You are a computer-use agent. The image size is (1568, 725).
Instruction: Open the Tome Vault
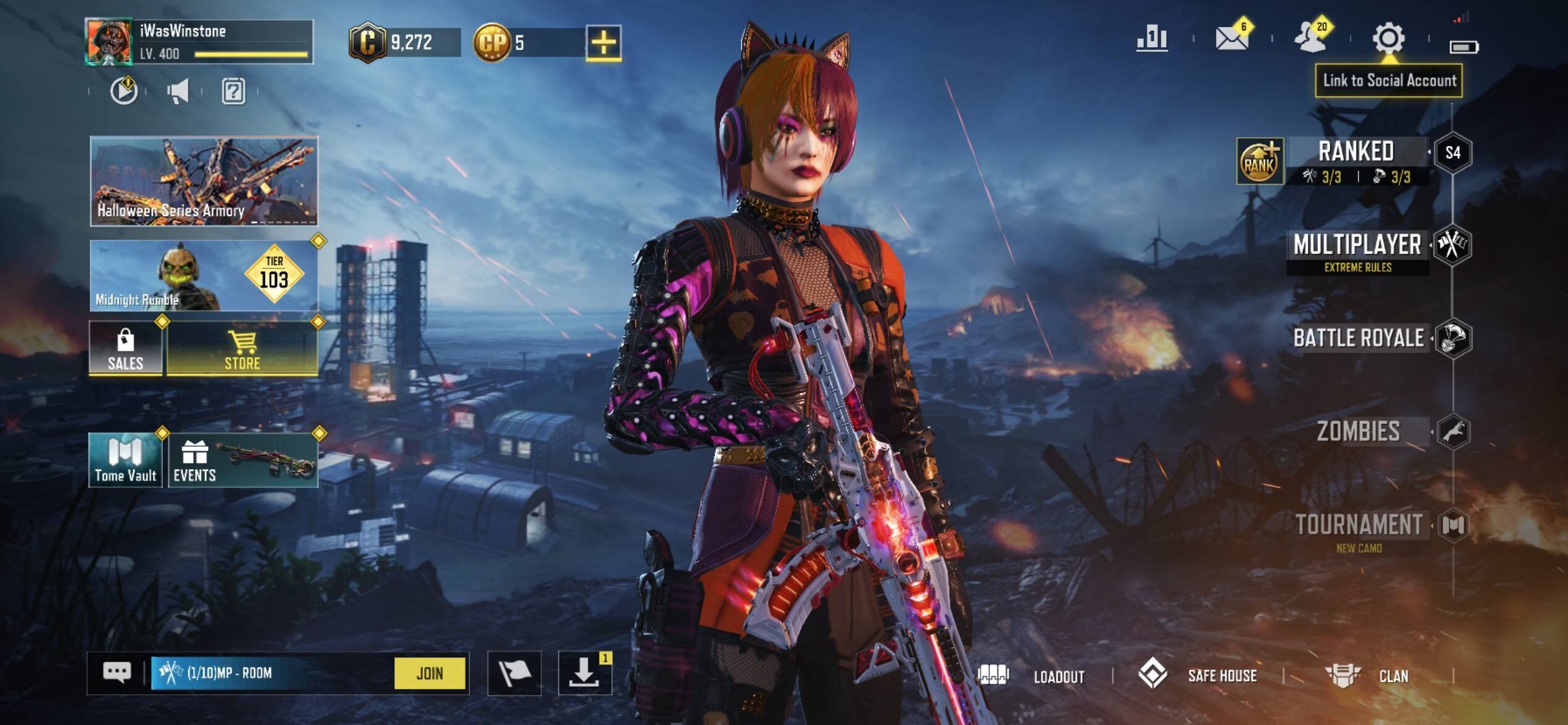126,460
